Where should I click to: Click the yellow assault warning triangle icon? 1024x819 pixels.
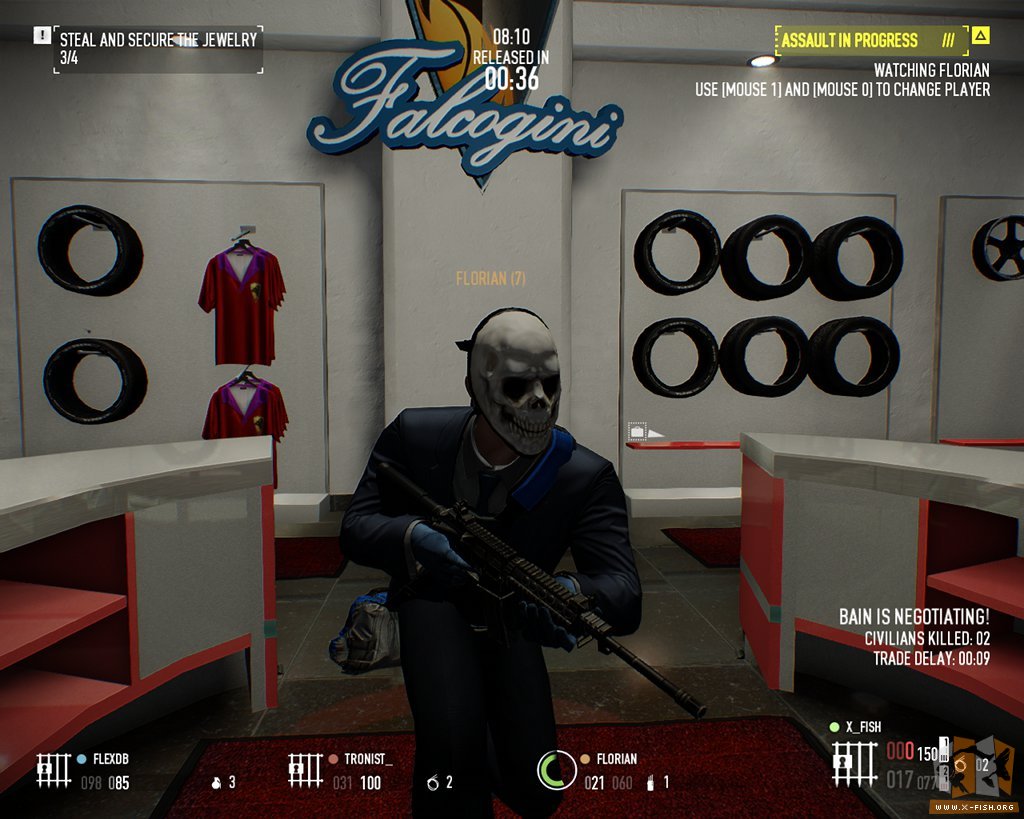pos(981,37)
